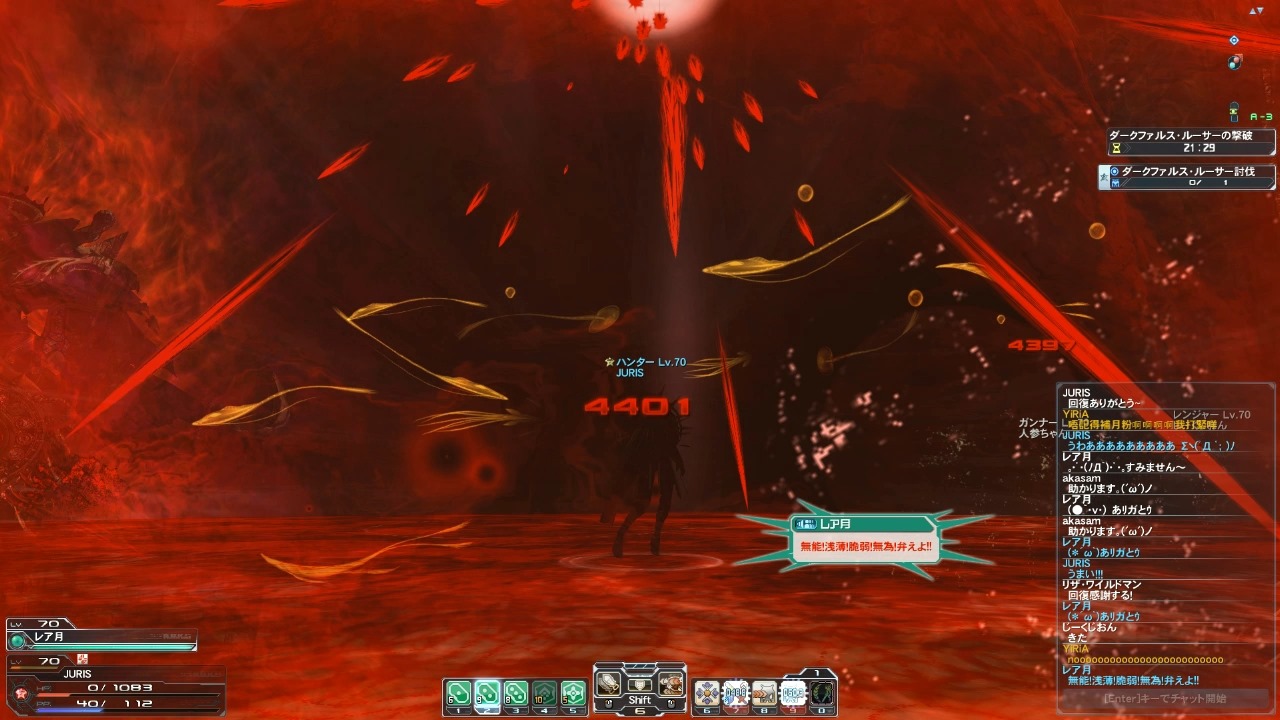The height and width of the screenshot is (720, 1280).
Task: Click the ダークファルス・ルーサーの撃破 quest panel
Action: tap(1192, 141)
